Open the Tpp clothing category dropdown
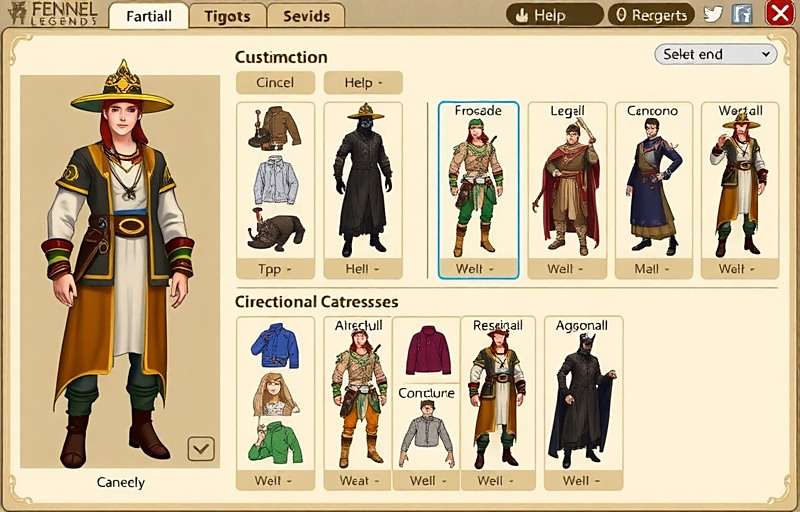The width and height of the screenshot is (800, 512). coord(275,269)
